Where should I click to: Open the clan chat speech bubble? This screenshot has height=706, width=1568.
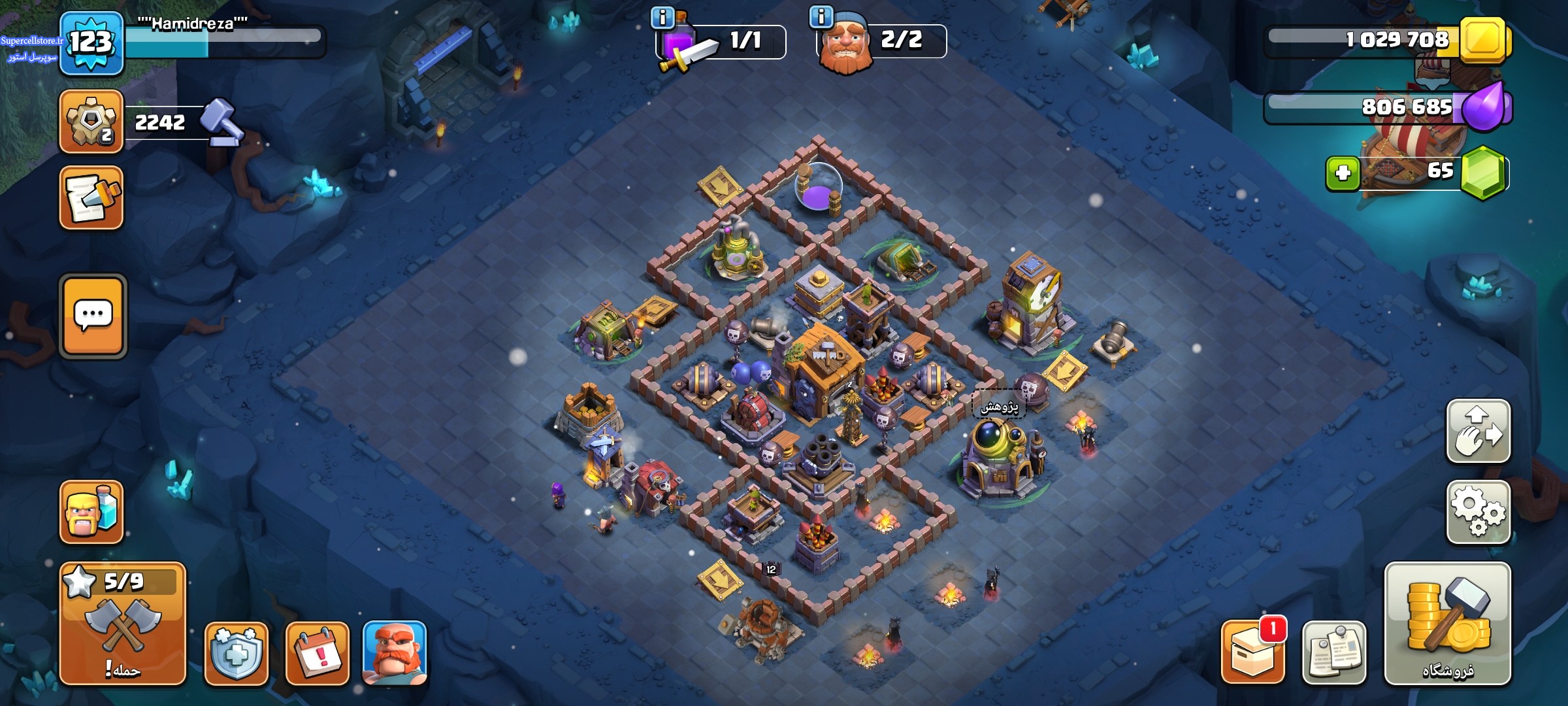(93, 316)
